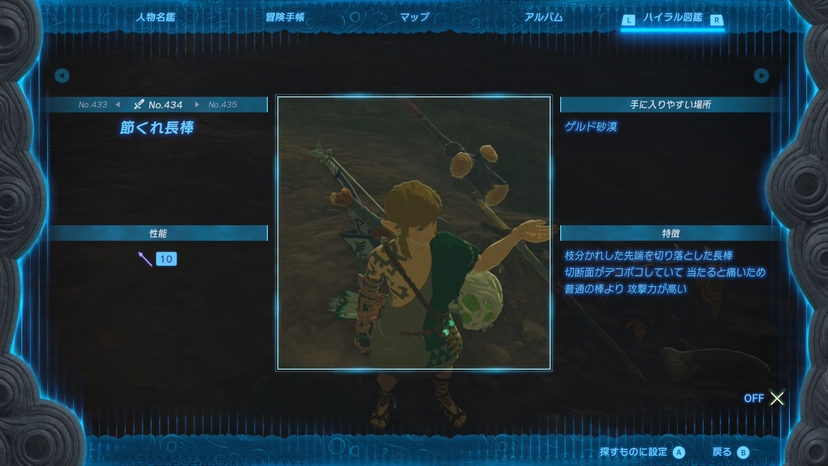Image resolution: width=828 pixels, height=466 pixels.
Task: Select 戻る to go back
Action: click(730, 452)
